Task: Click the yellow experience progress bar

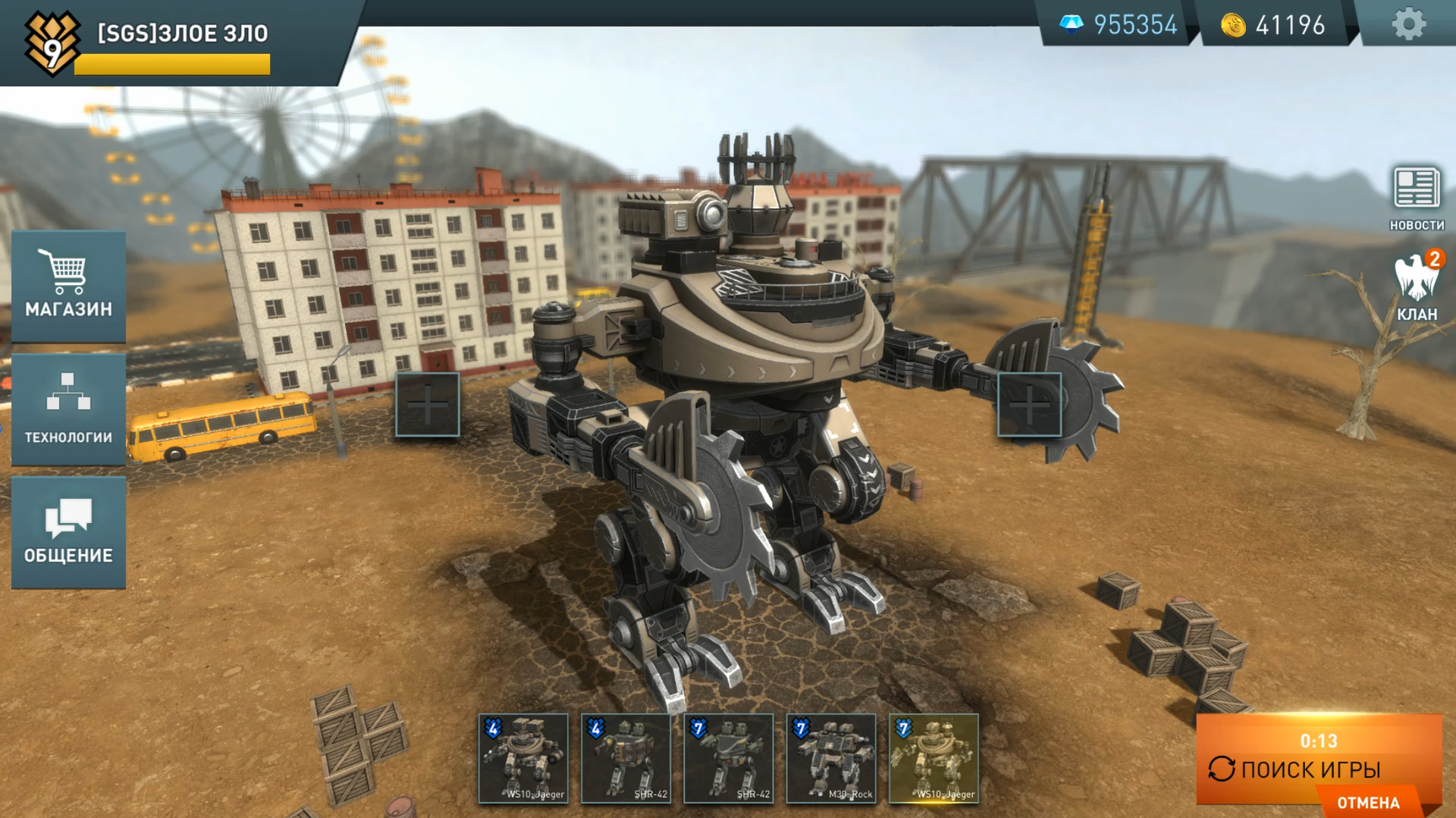Action: pyautogui.click(x=171, y=64)
